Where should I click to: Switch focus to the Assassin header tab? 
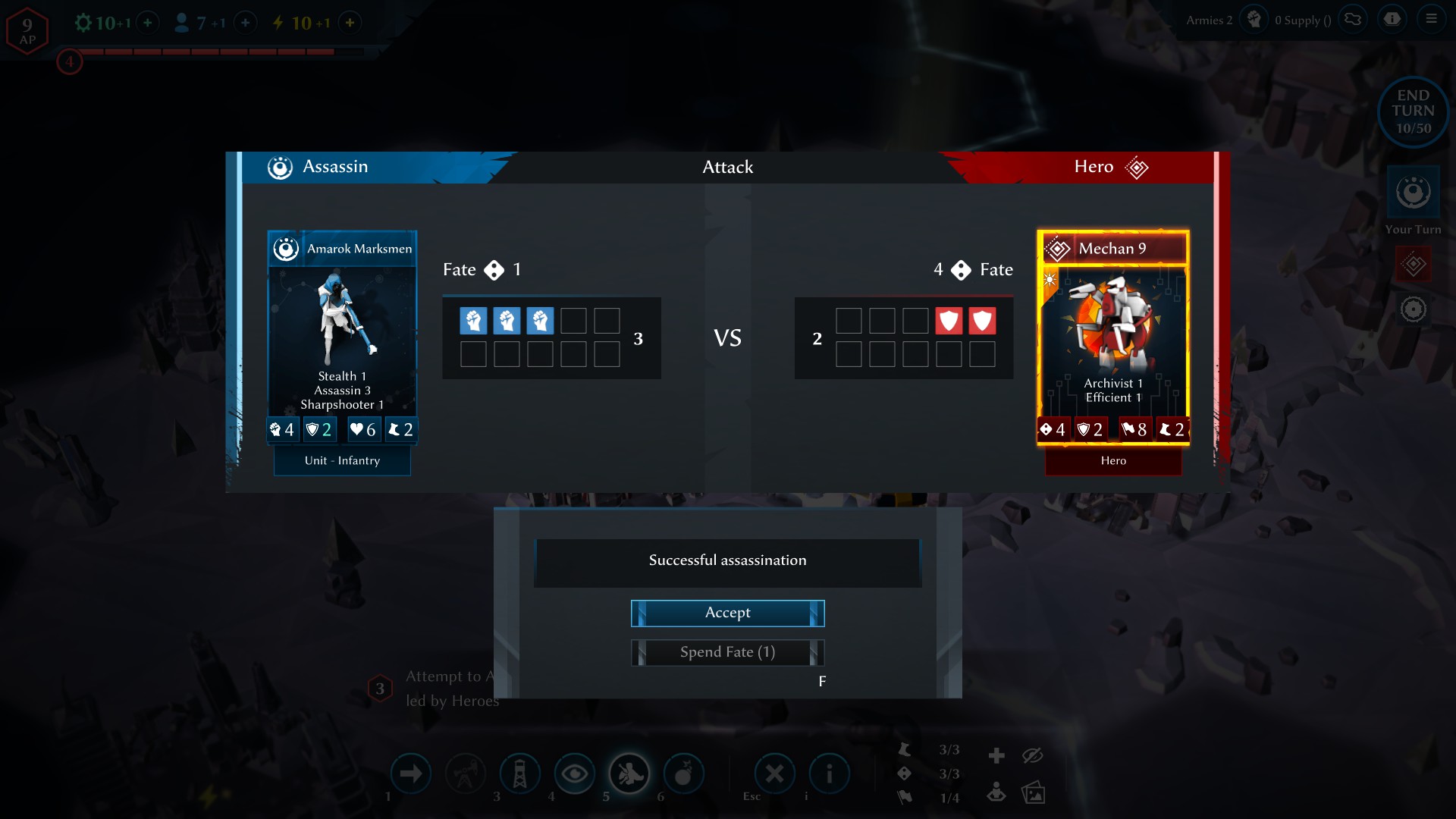coord(335,167)
